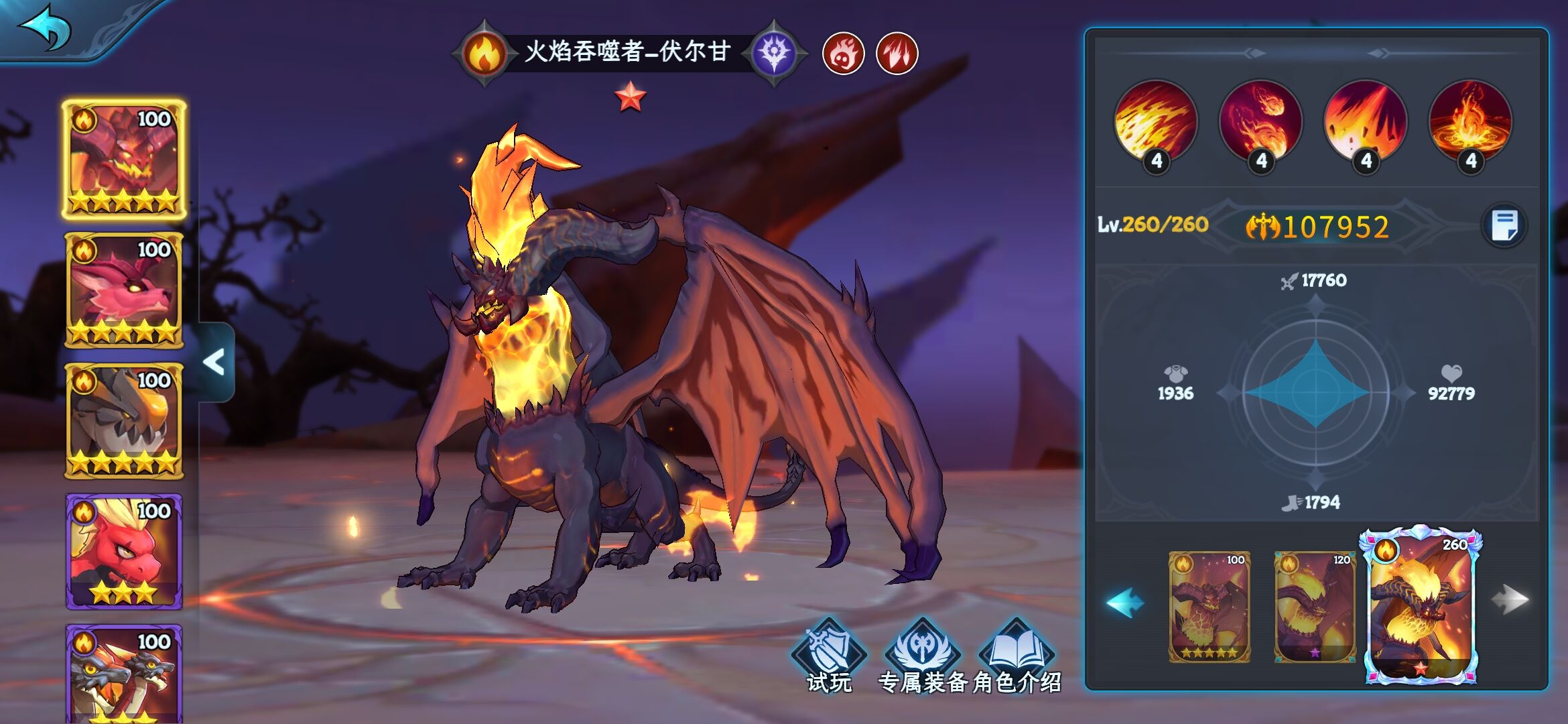Tap the red flaming skull trait icon
Screen dimensions: 1568x724
(843, 54)
